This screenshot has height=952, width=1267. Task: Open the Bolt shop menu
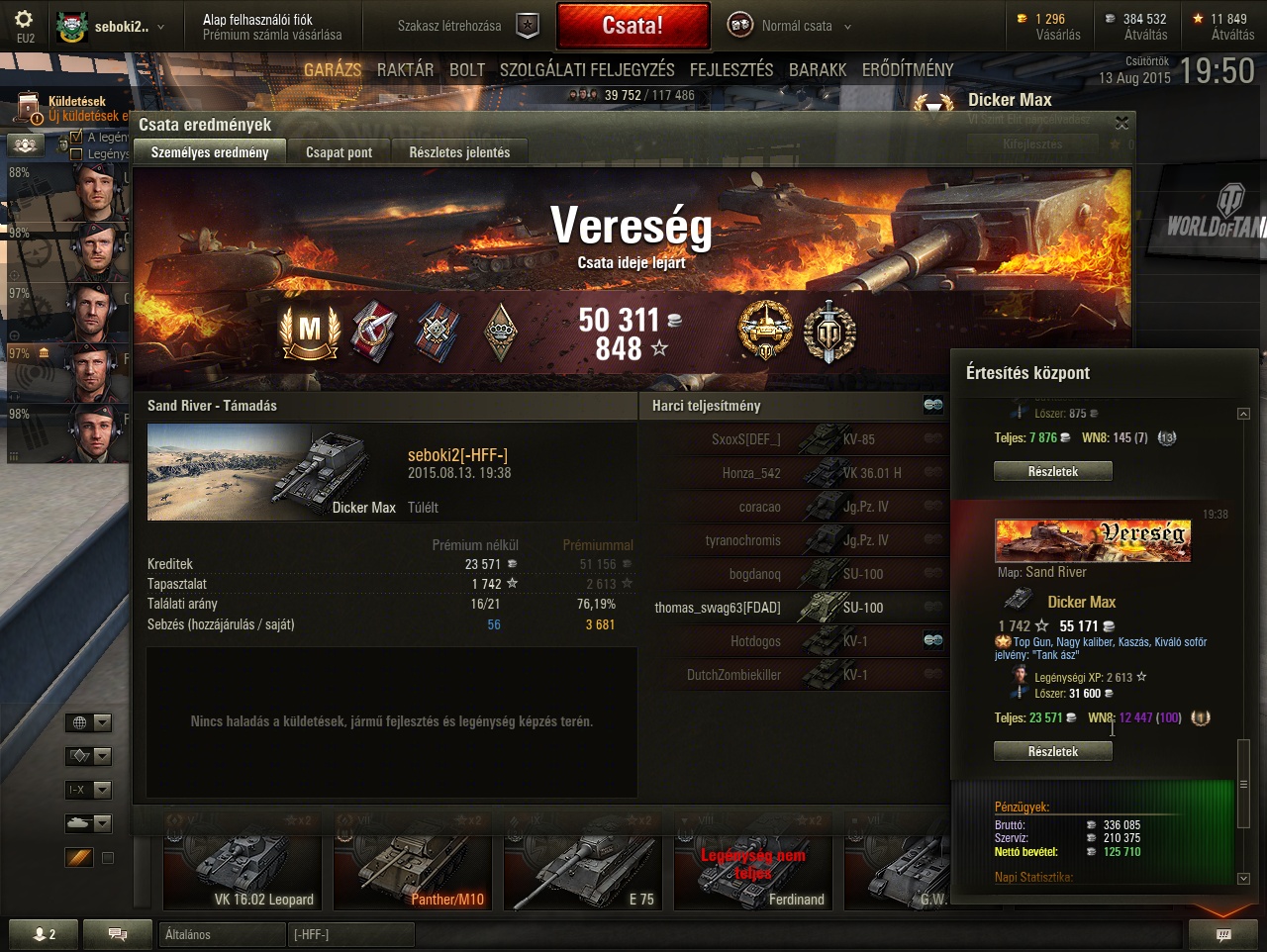467,69
